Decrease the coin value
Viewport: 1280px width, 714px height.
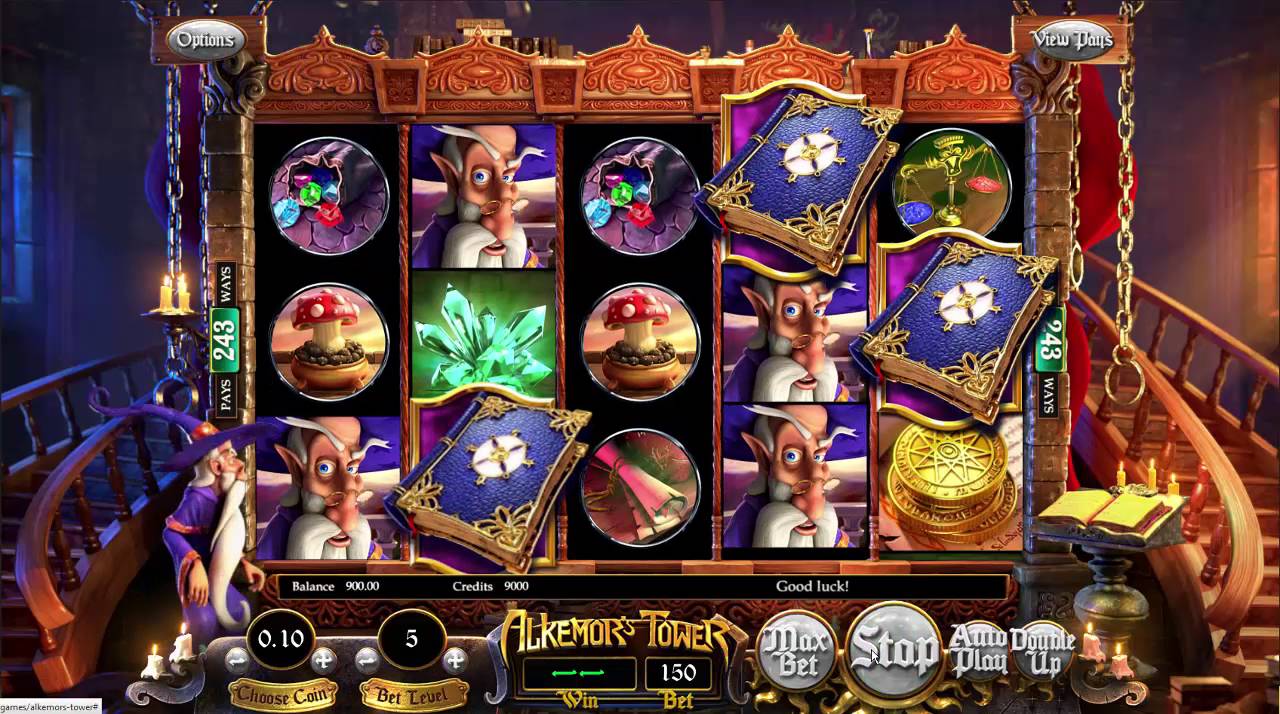(237, 660)
